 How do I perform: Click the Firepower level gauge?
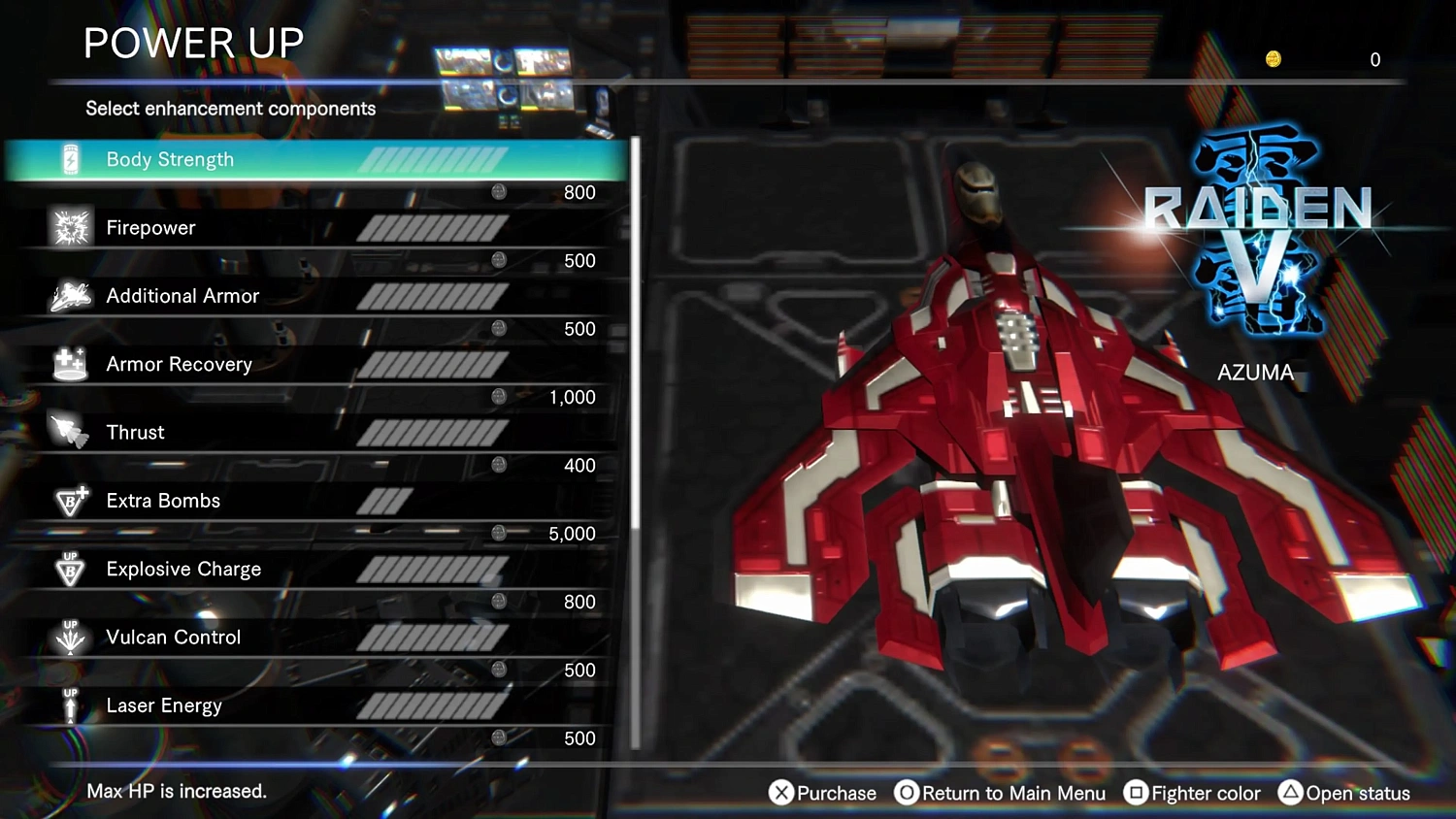434,226
